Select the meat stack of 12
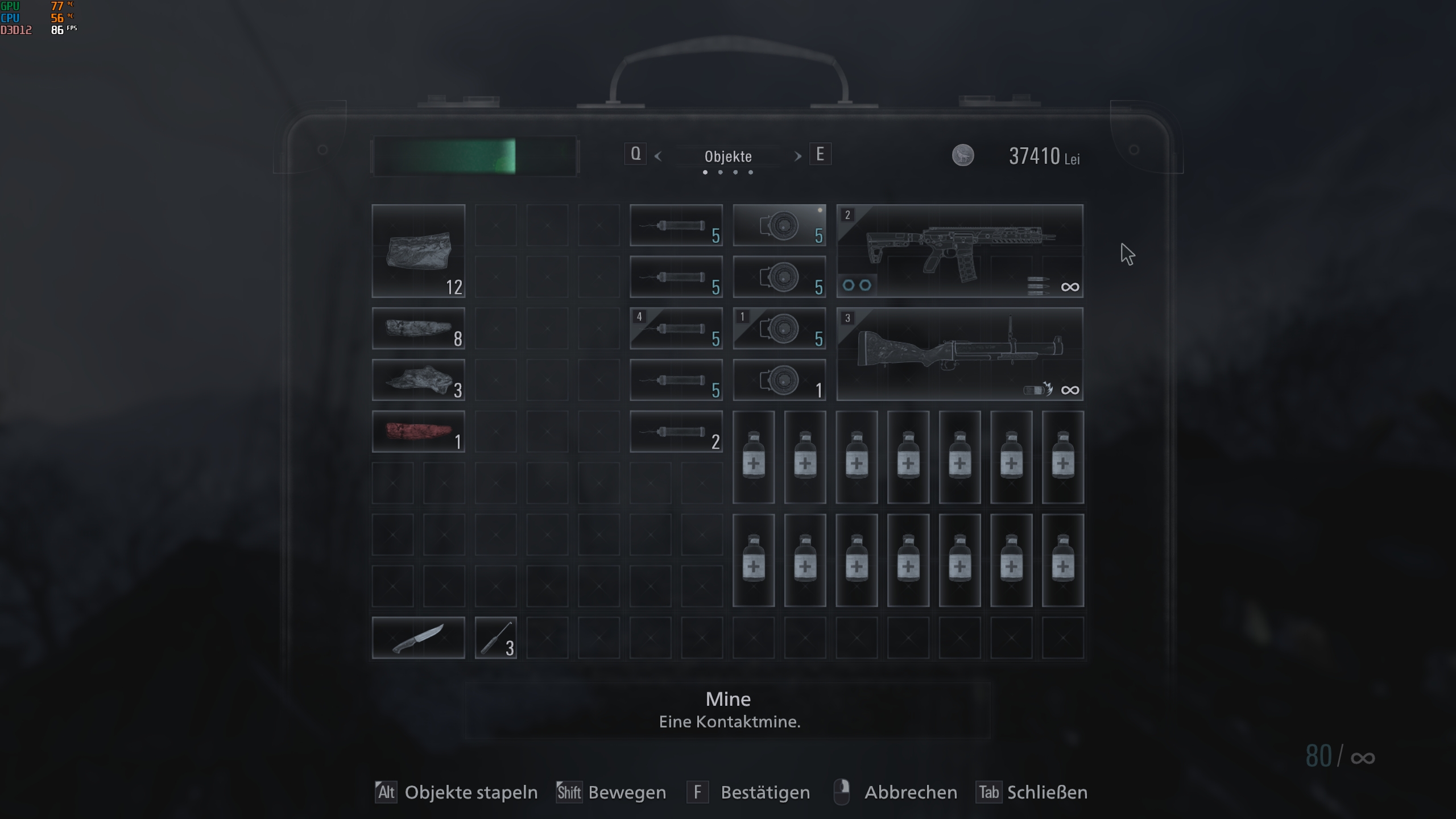Image resolution: width=1456 pixels, height=819 pixels. [x=418, y=251]
